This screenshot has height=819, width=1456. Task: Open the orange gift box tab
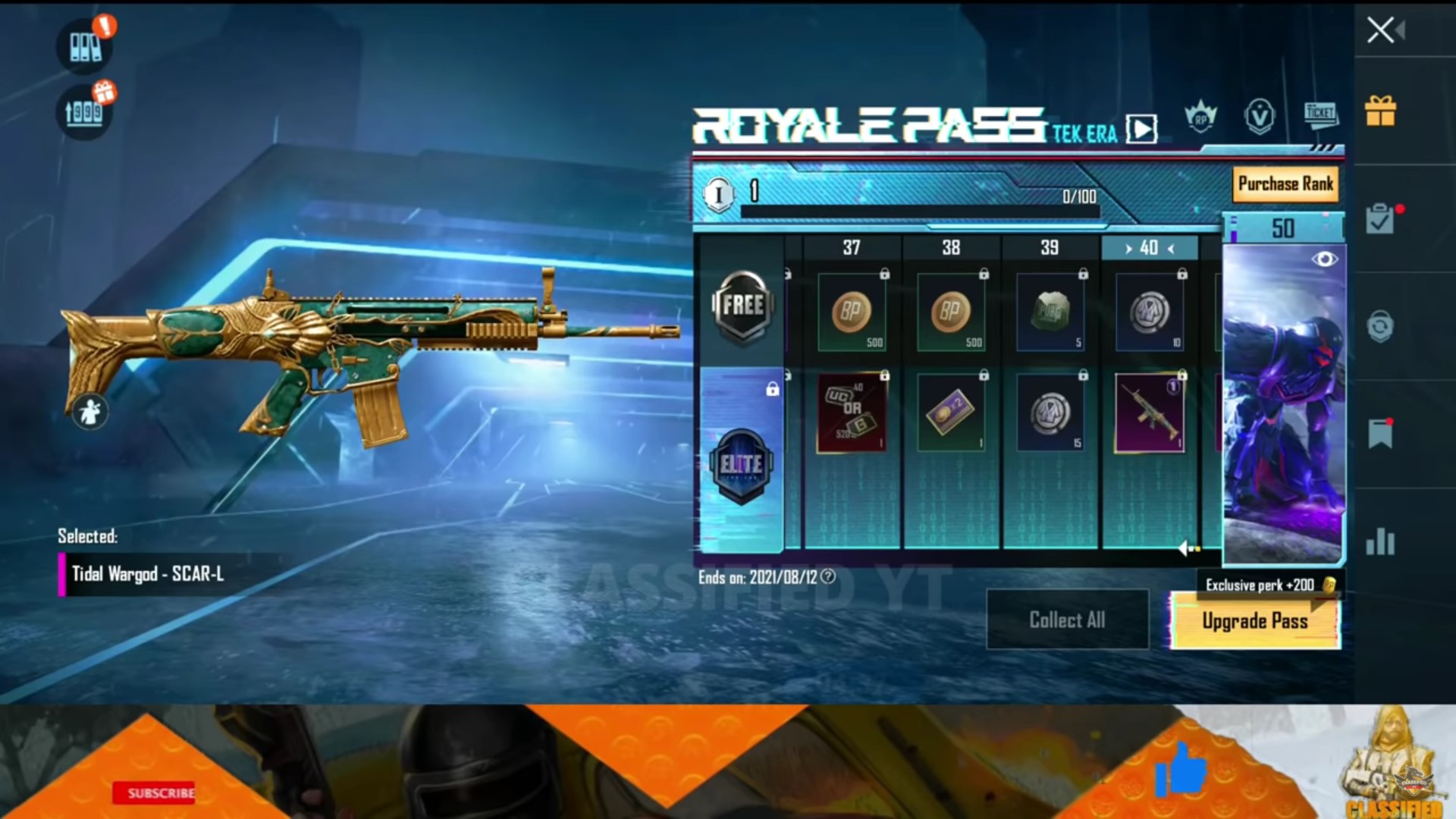(x=1380, y=111)
